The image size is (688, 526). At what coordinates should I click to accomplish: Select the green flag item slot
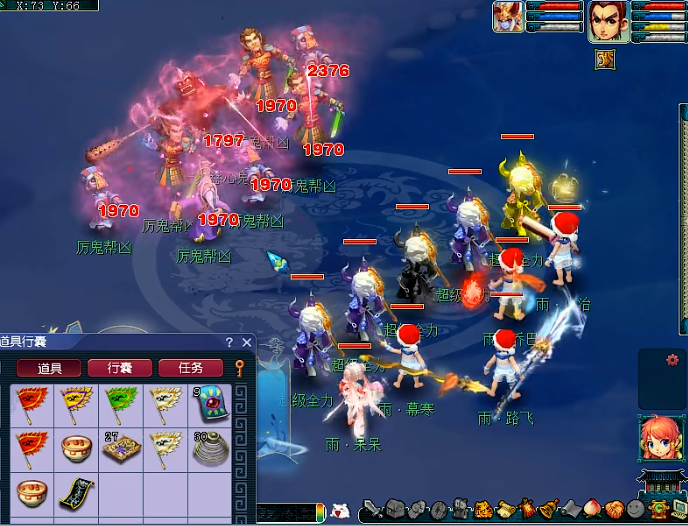point(118,404)
